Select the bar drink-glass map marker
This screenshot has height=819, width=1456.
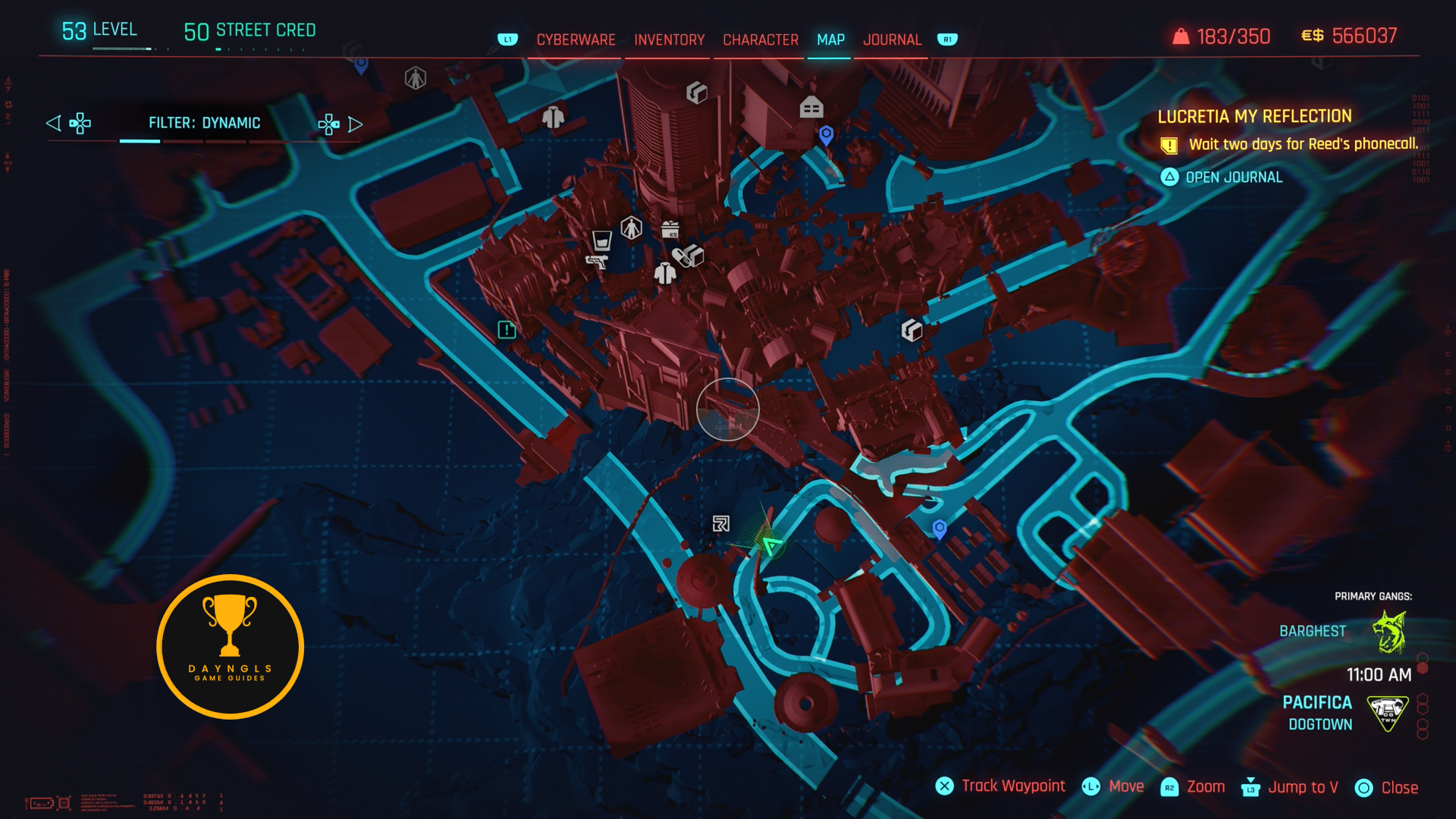coord(601,241)
